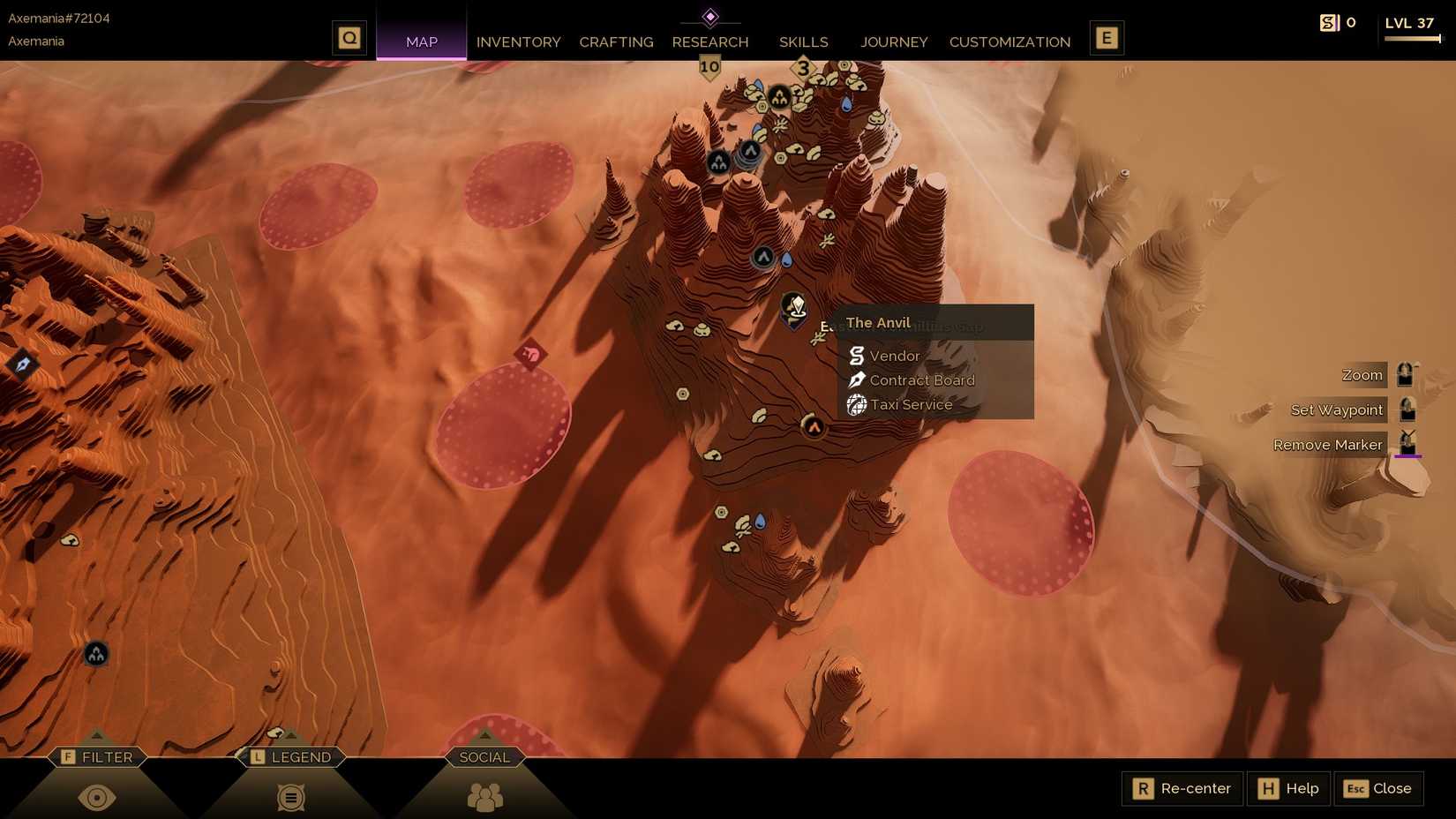
Task: Click the blue fast-travel icon on the far left
Action: [22, 362]
